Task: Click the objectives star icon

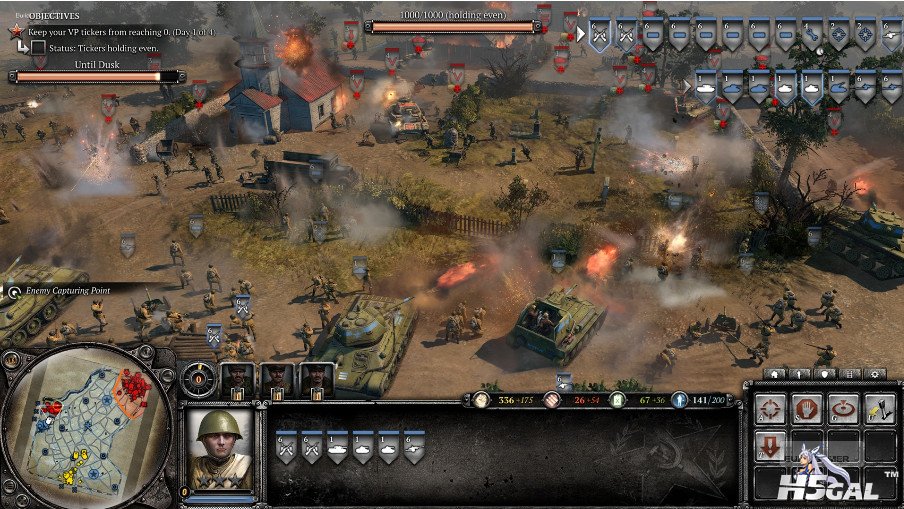Action: click(x=17, y=31)
